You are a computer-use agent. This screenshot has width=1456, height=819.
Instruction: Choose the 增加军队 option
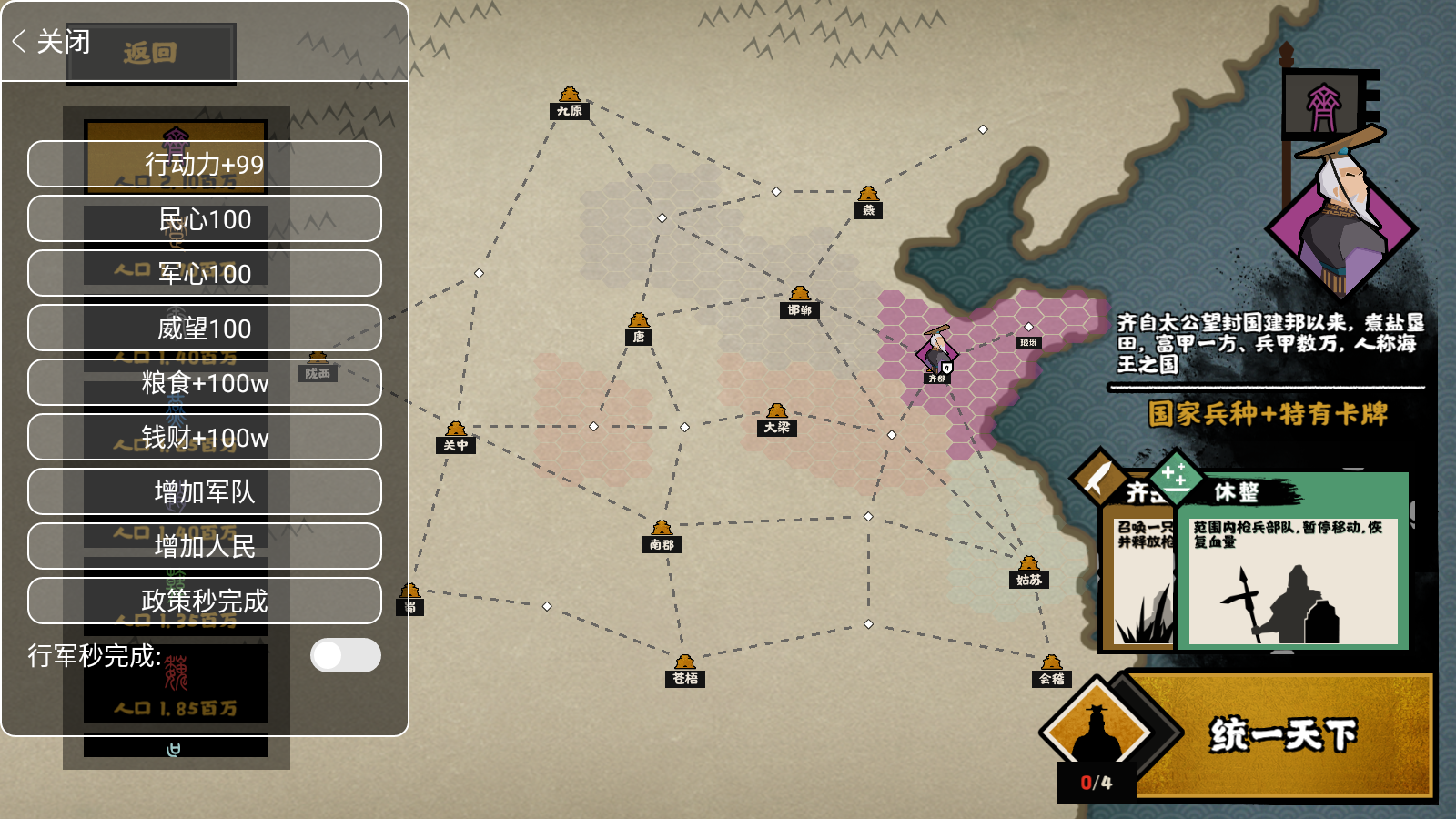[x=205, y=491]
